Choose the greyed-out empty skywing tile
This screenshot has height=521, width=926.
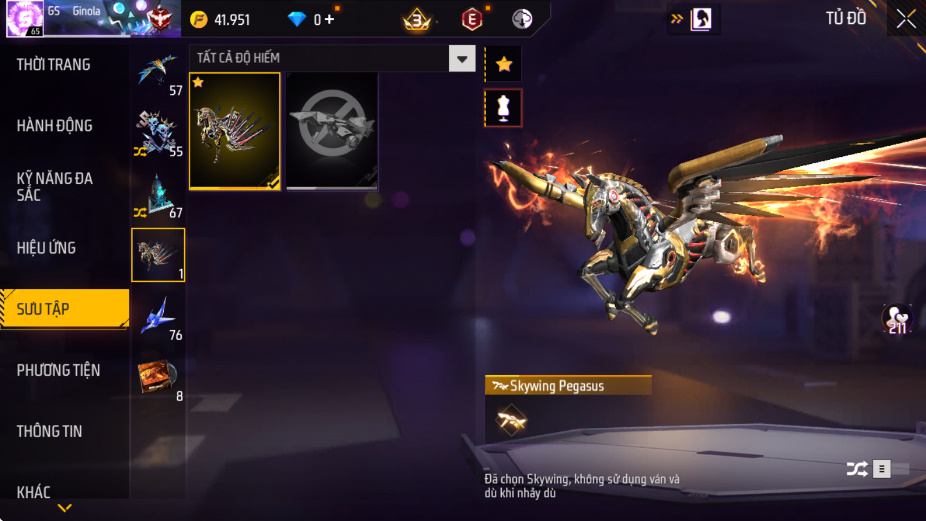point(332,130)
